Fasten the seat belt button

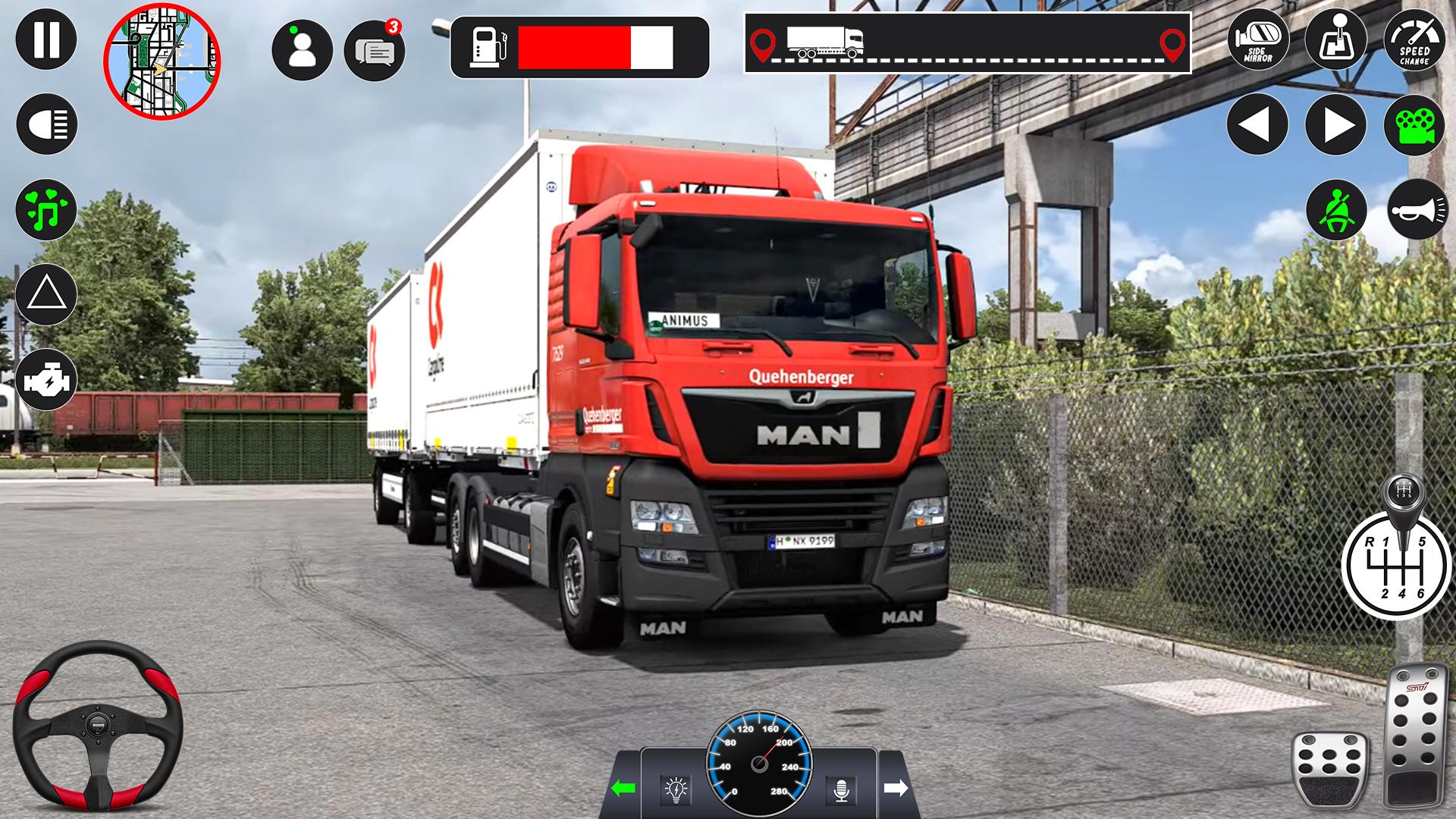(x=1335, y=210)
